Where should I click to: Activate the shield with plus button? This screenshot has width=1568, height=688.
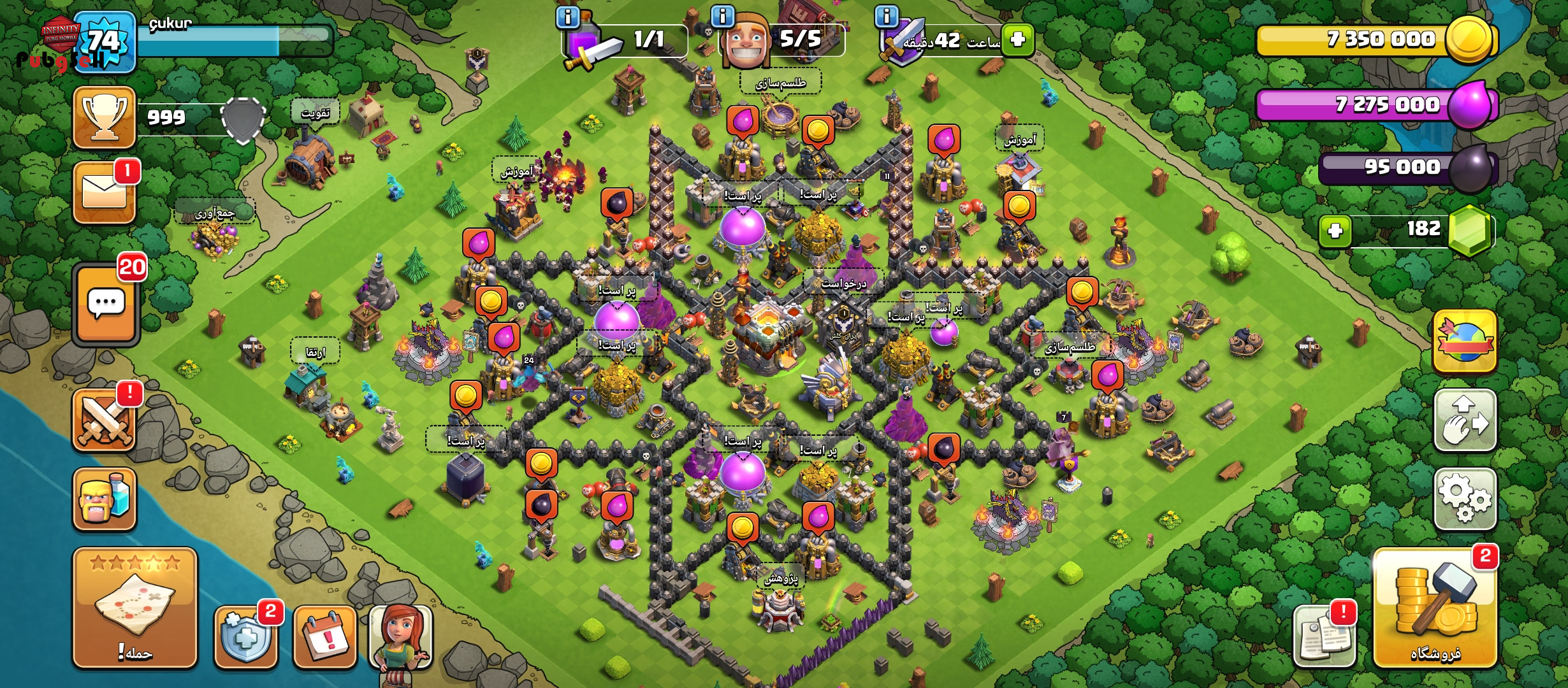coord(245,637)
